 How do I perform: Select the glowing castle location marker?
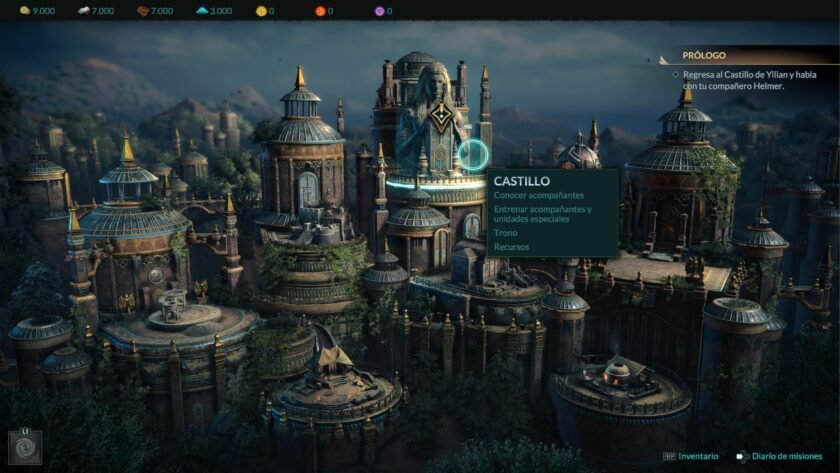click(473, 155)
